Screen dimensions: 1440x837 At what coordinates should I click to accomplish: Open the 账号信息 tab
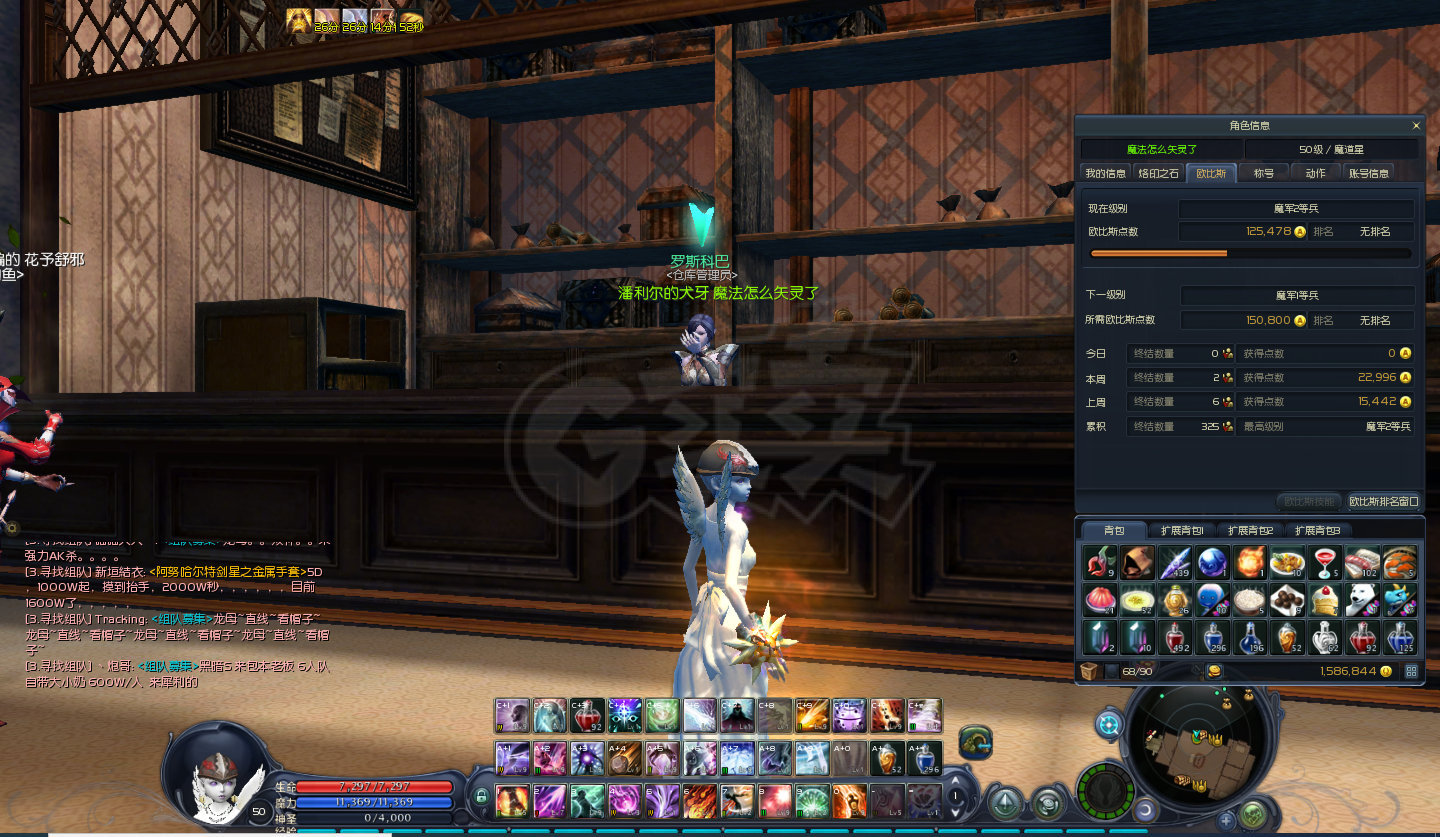pyautogui.click(x=1369, y=173)
